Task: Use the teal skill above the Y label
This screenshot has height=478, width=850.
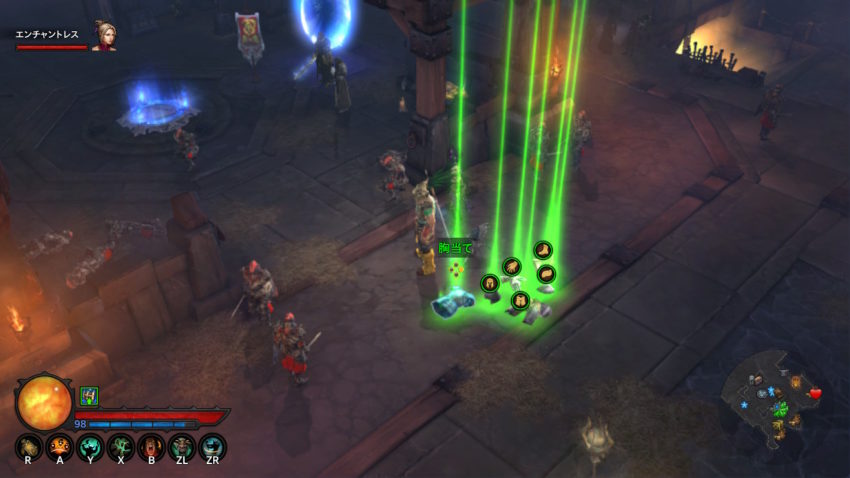Action: pyautogui.click(x=90, y=447)
